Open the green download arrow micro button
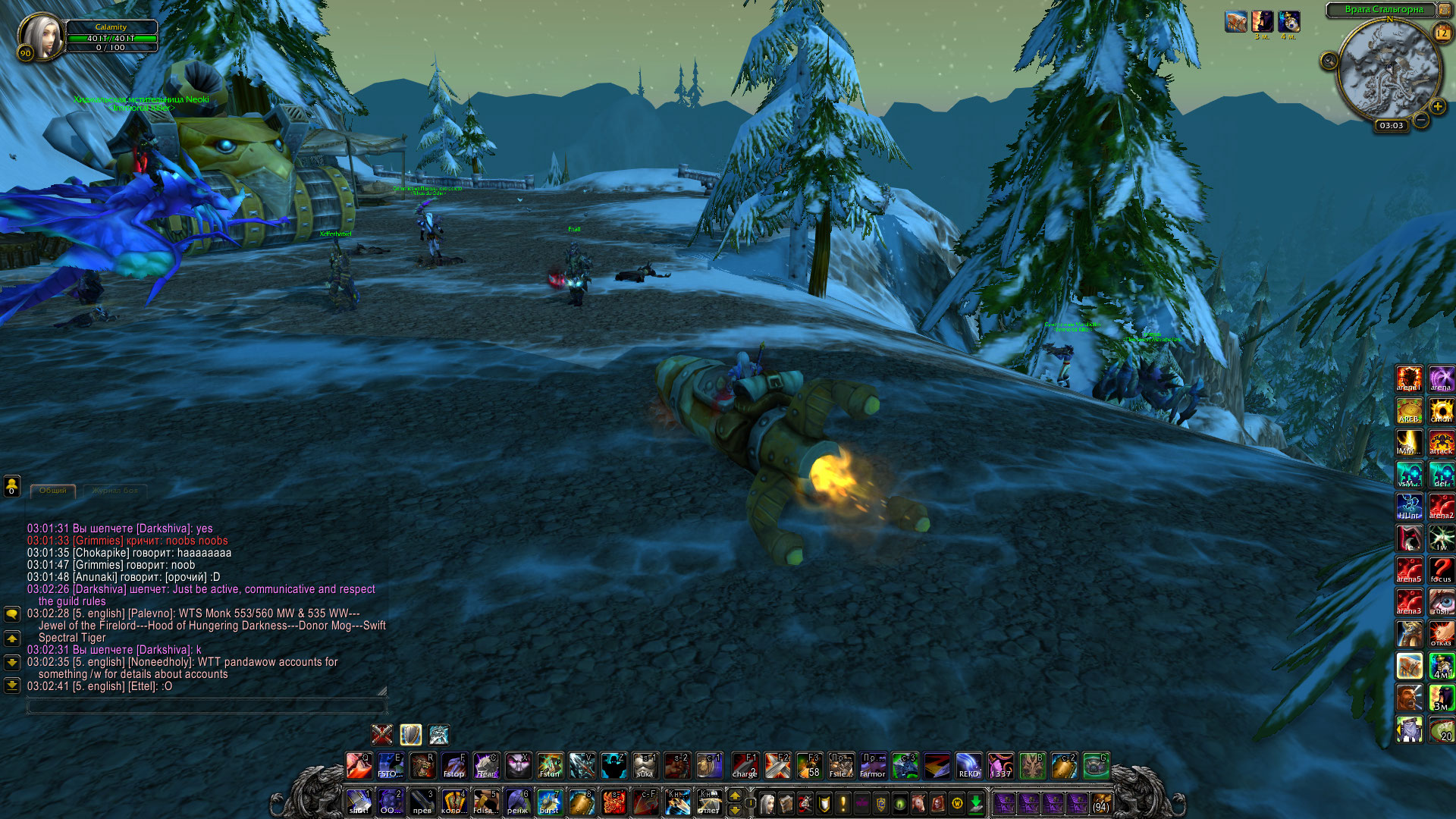This screenshot has height=819, width=1456. (976, 803)
